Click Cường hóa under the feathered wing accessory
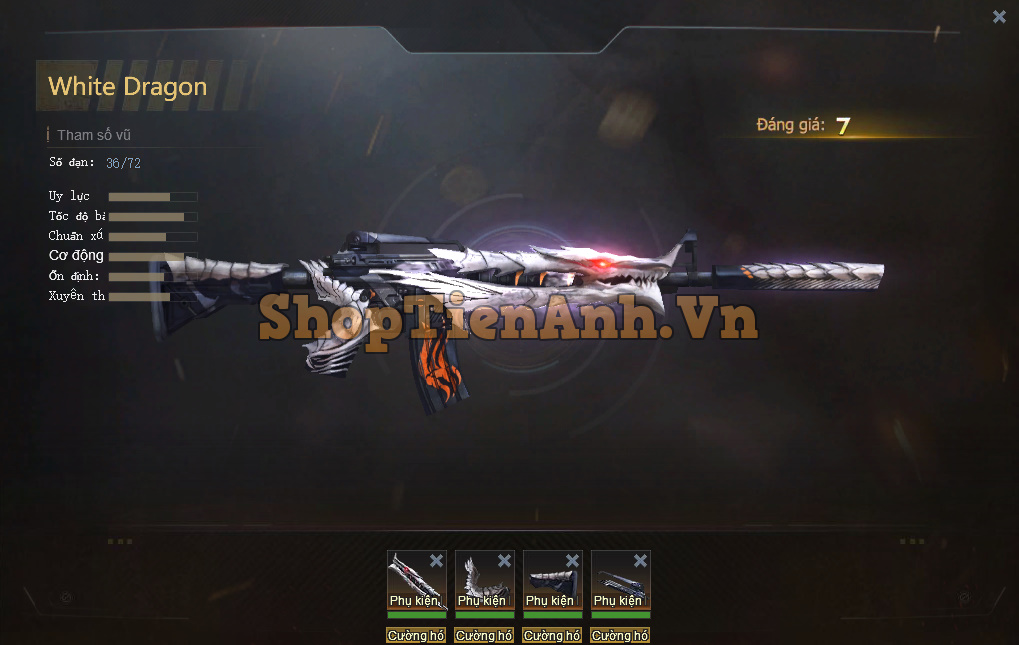 point(484,636)
